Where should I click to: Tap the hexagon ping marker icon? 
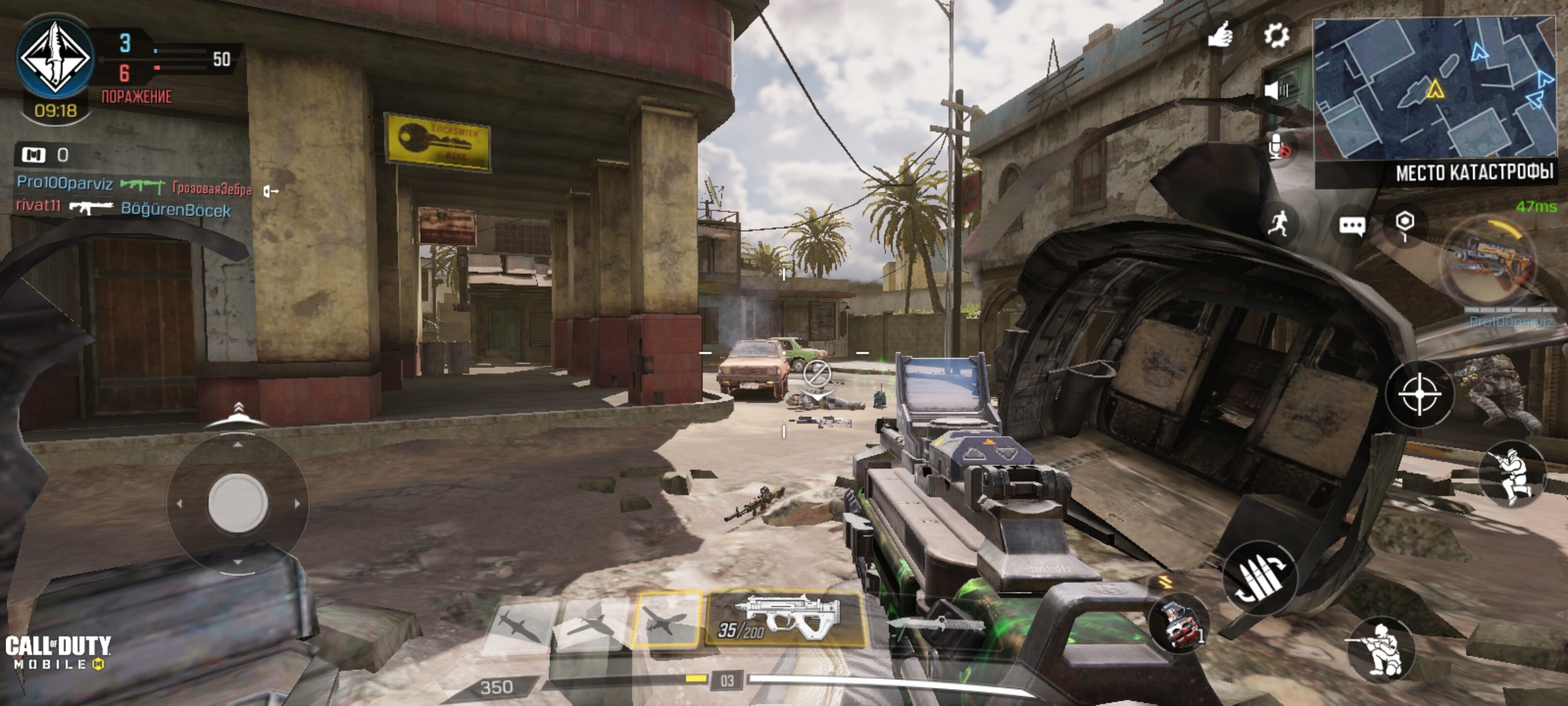click(1405, 224)
